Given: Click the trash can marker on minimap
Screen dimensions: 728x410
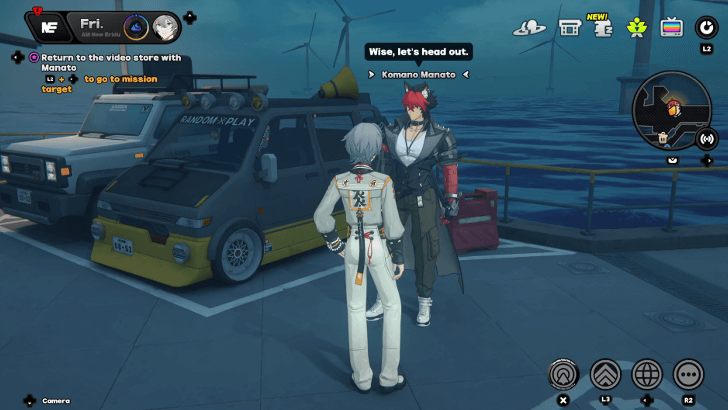Looking at the screenshot, I should (662, 137).
